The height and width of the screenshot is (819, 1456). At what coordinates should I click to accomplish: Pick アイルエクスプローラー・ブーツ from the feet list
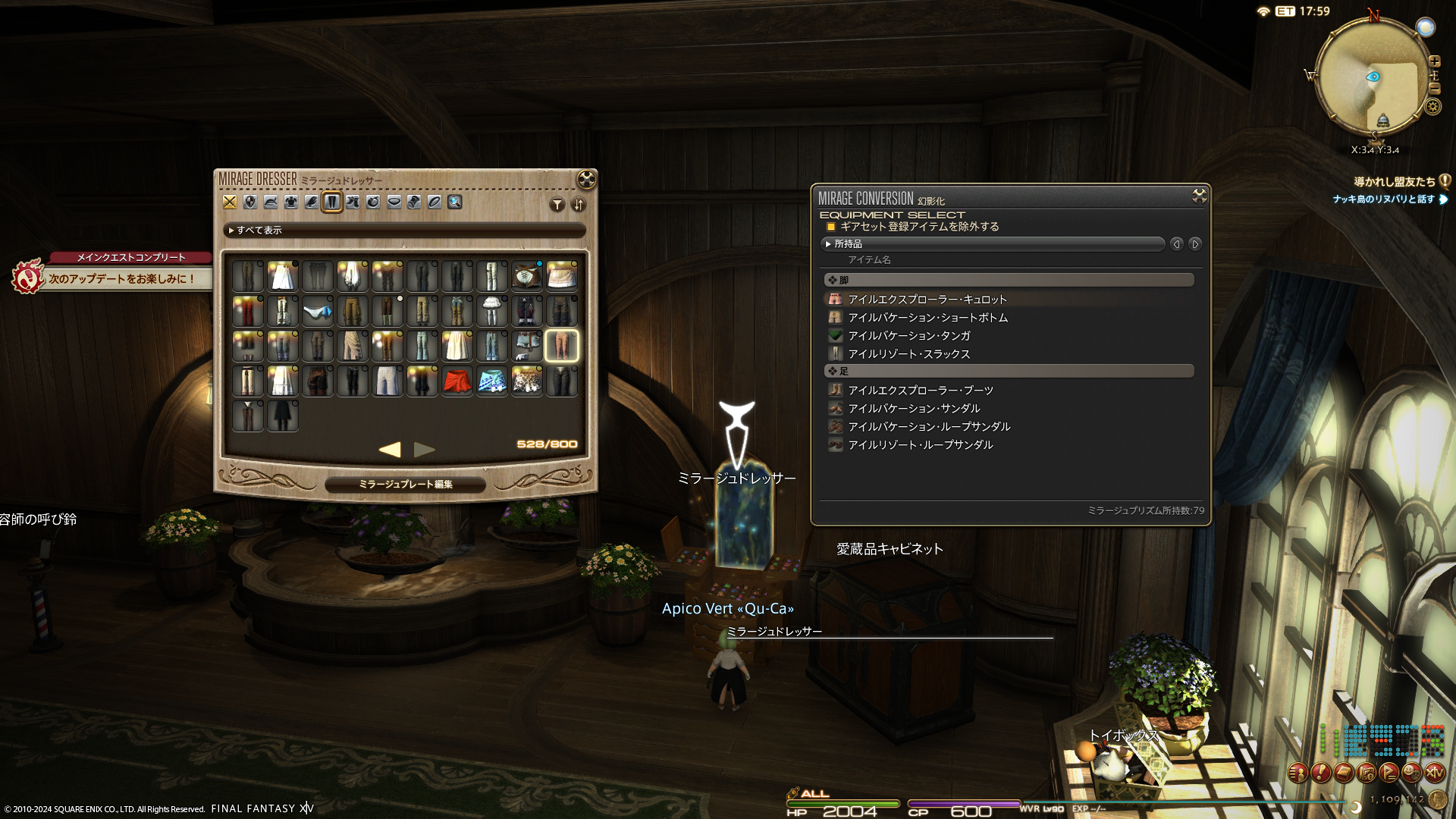click(x=920, y=391)
